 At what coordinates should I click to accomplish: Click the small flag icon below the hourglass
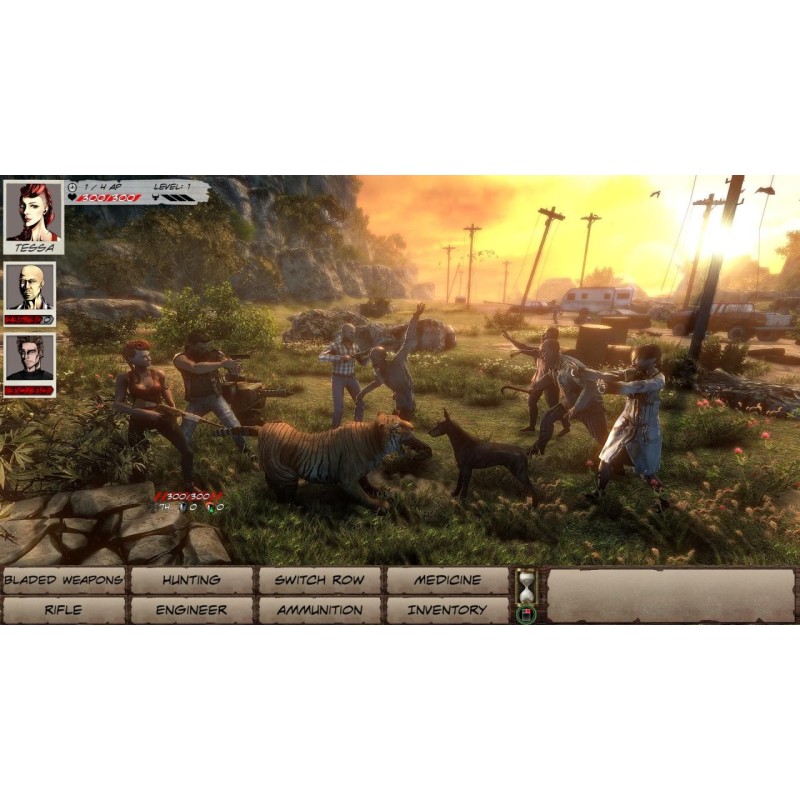coord(526,614)
